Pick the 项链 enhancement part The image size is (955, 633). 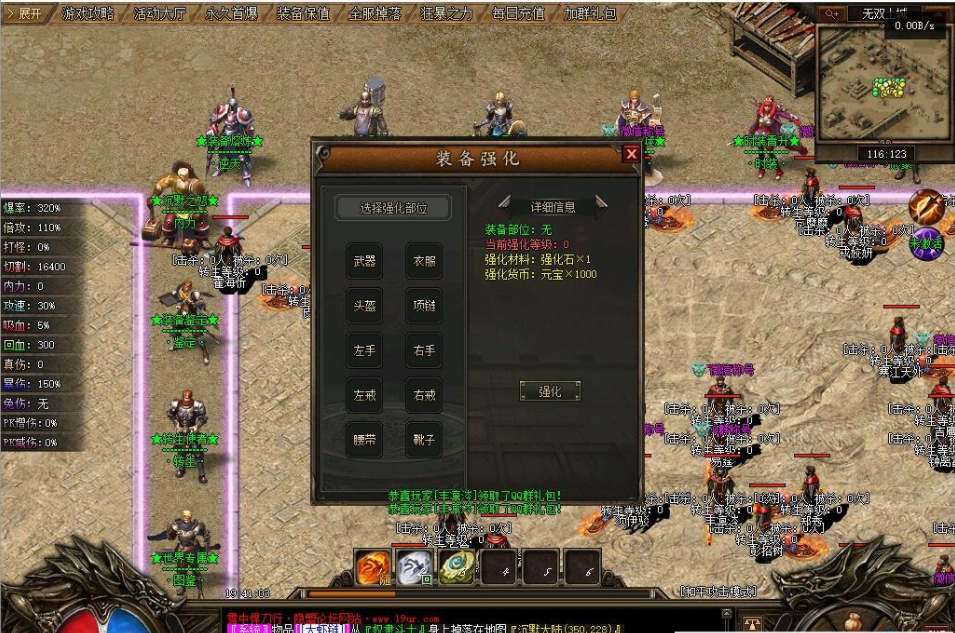(424, 306)
